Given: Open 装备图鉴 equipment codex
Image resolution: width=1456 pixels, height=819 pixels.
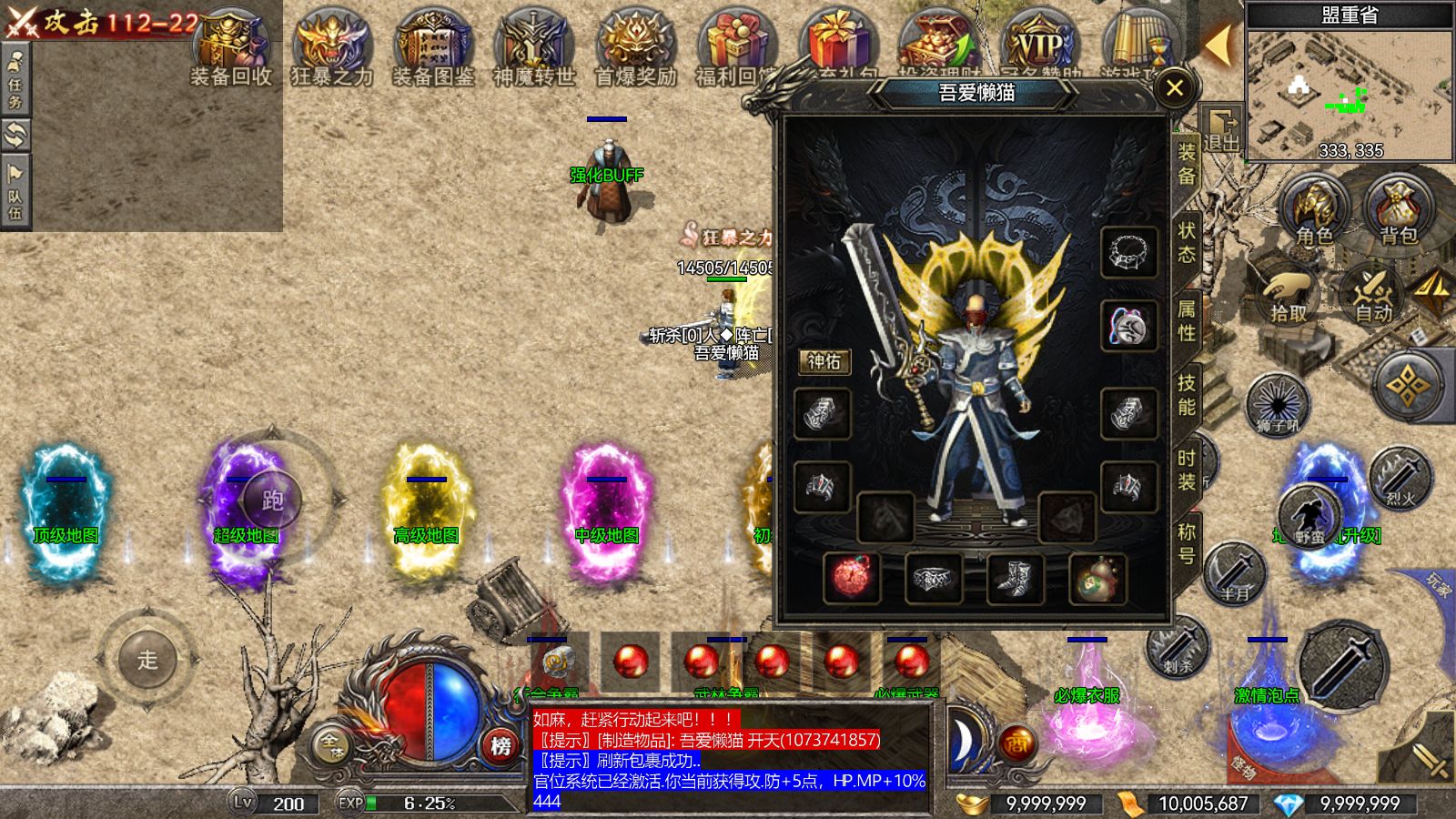Looking at the screenshot, I should click(x=433, y=50).
